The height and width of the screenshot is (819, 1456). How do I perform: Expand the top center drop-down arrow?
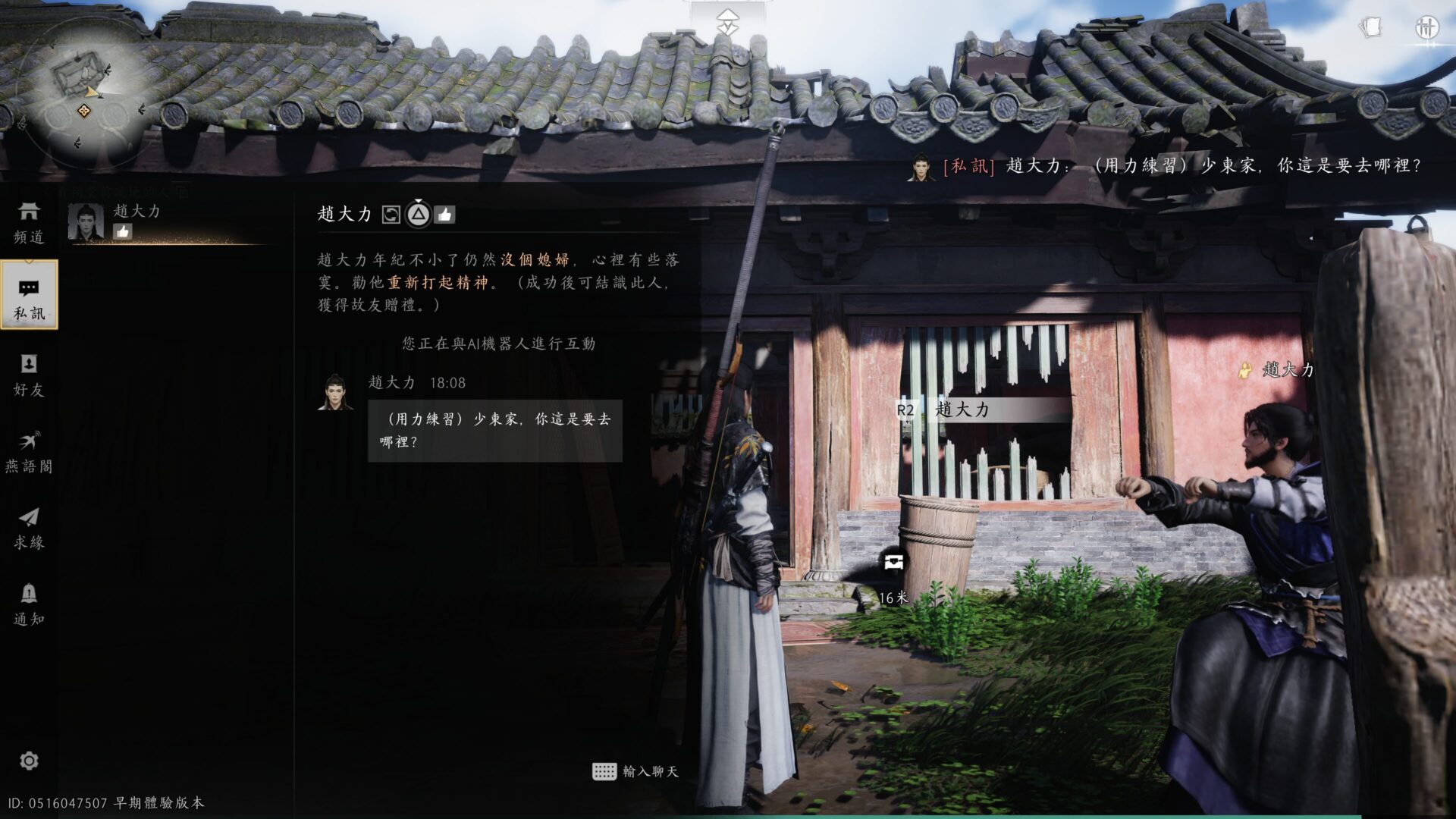tap(727, 21)
